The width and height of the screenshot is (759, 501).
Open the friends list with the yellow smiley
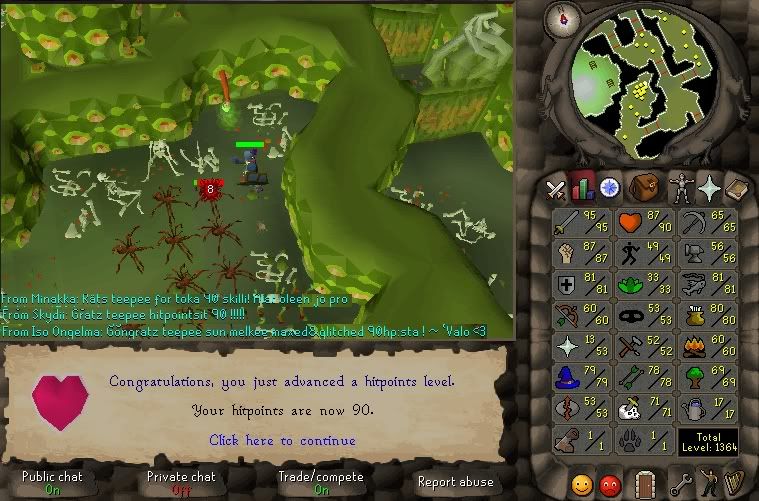click(581, 485)
